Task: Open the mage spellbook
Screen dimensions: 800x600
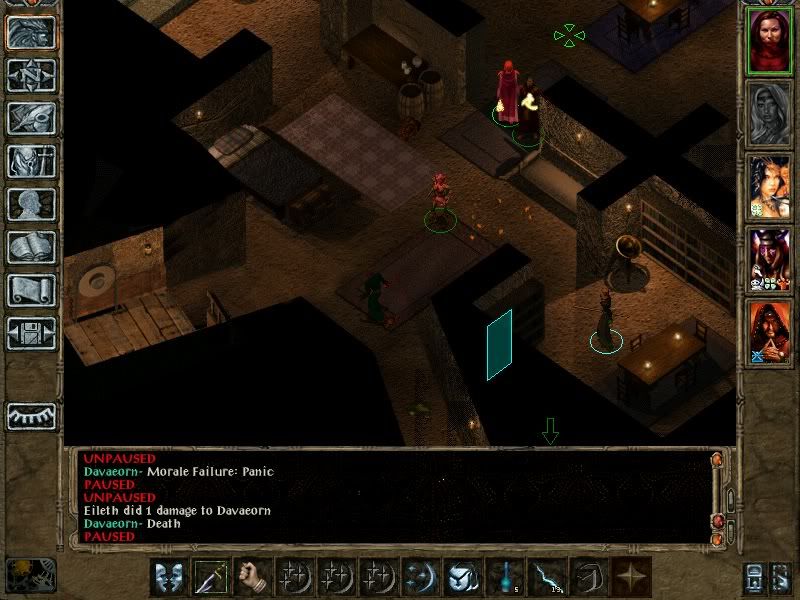Action: [x=32, y=247]
